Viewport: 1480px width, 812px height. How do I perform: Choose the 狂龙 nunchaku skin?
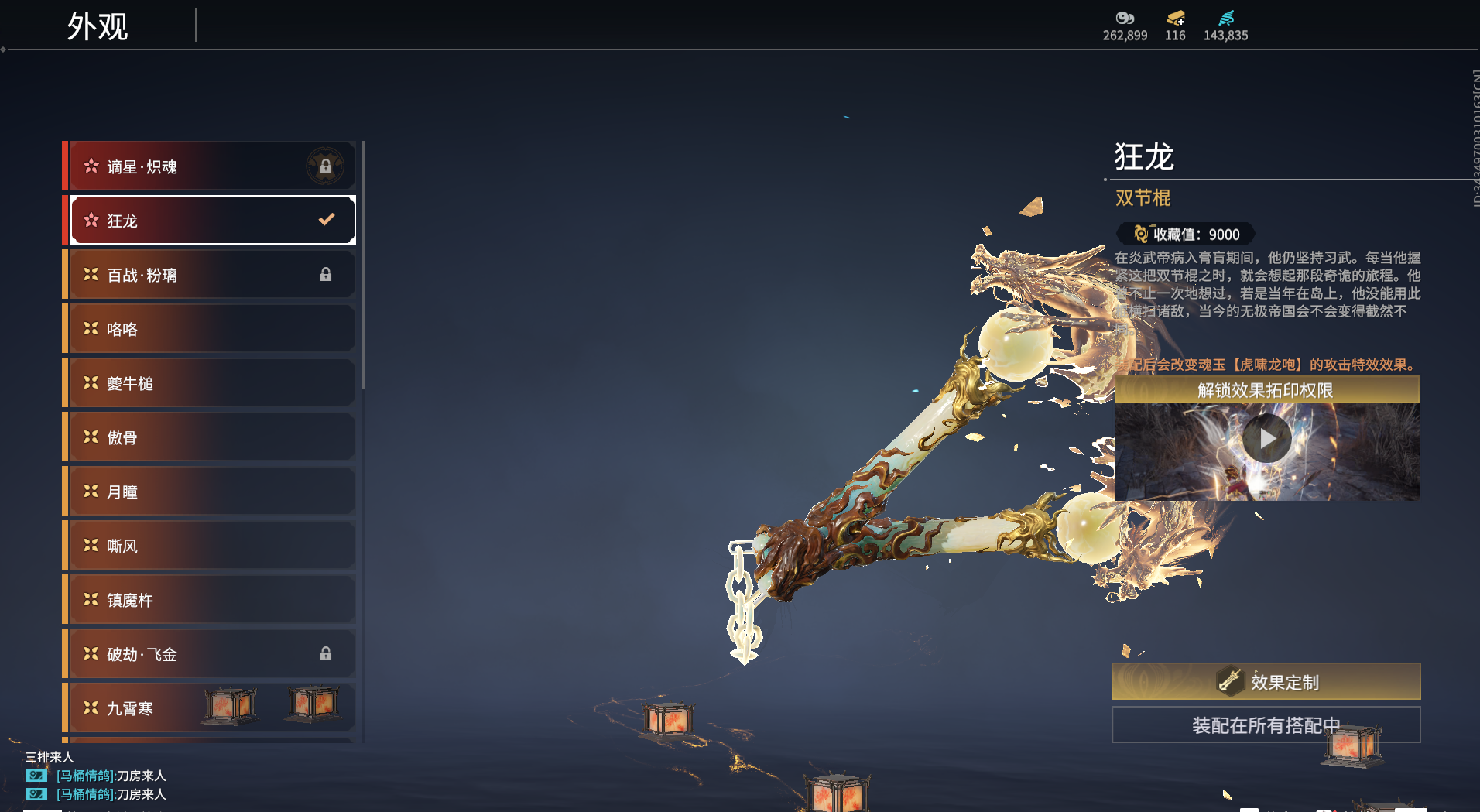pyautogui.click(x=211, y=221)
